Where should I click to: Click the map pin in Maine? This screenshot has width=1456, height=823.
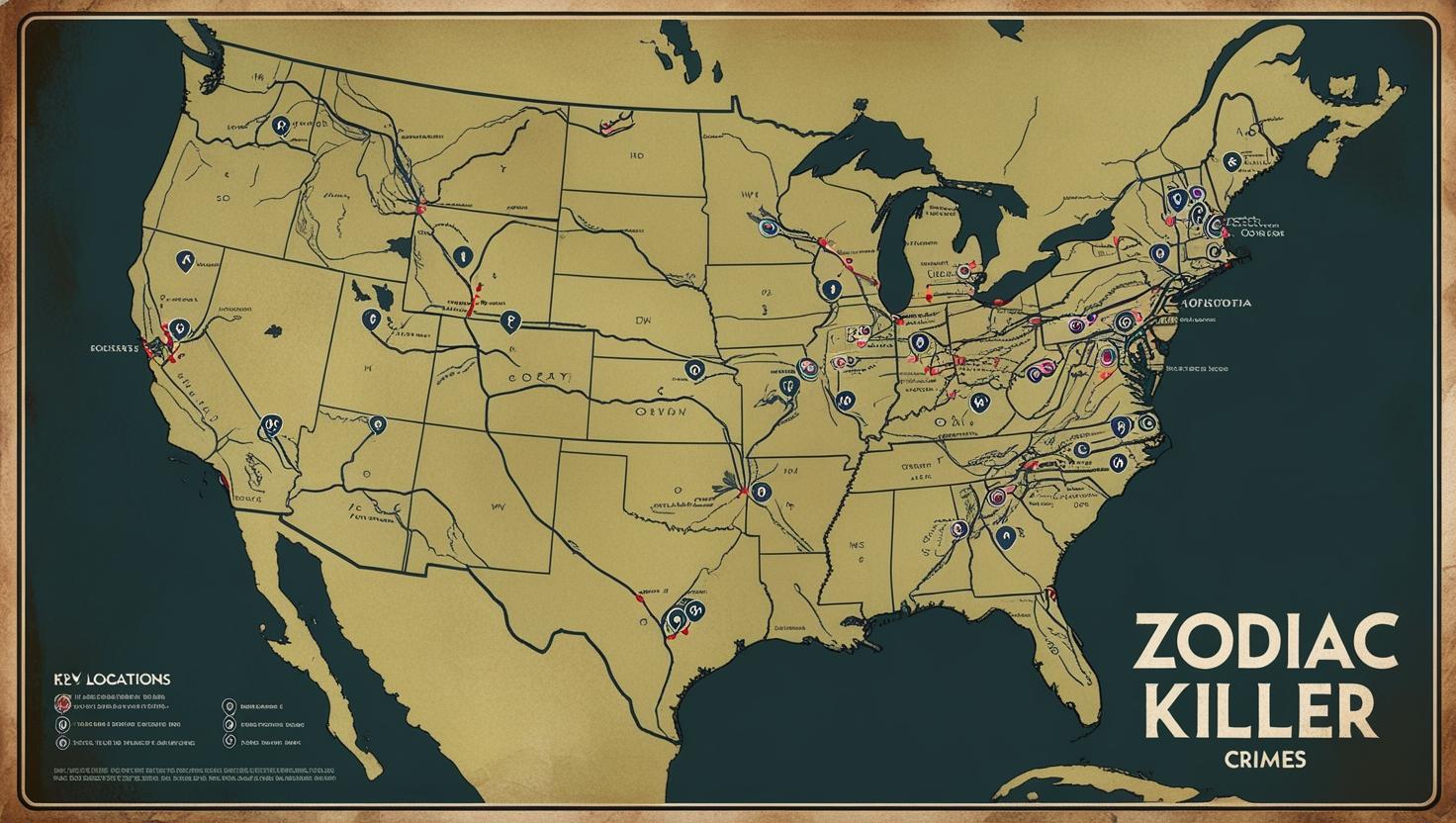tap(1230, 160)
